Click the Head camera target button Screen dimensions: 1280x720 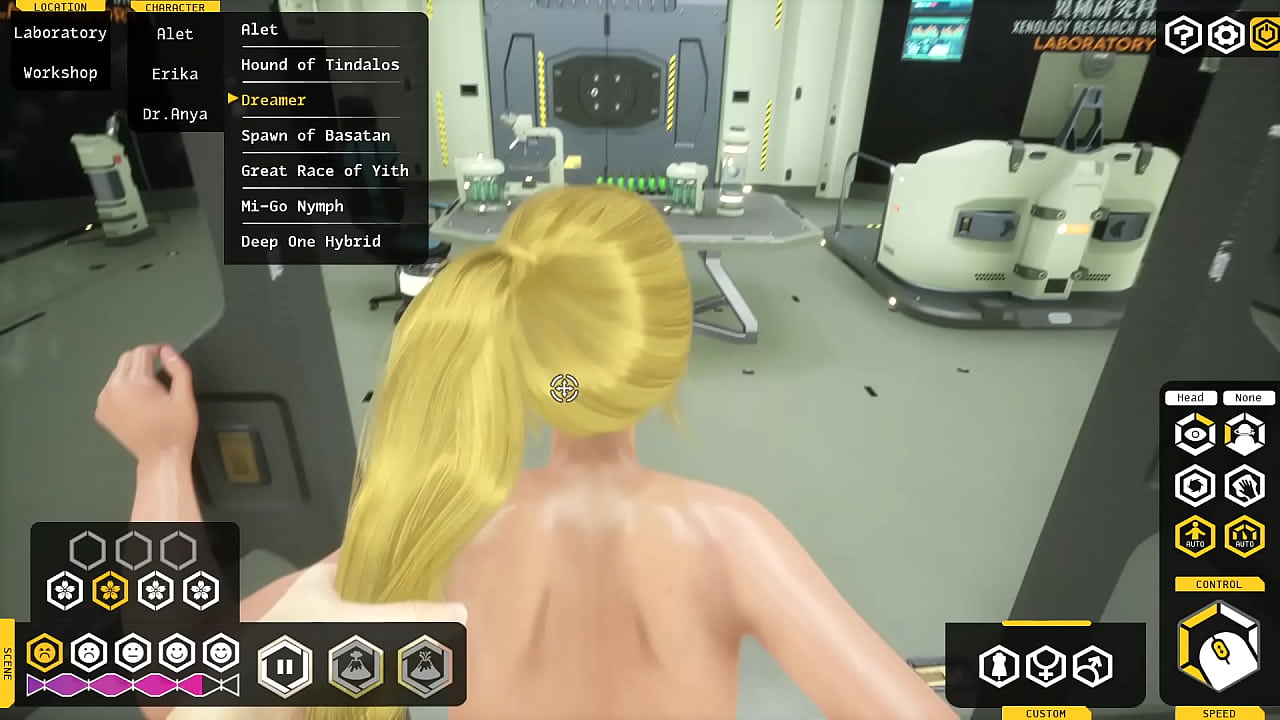(x=1190, y=398)
